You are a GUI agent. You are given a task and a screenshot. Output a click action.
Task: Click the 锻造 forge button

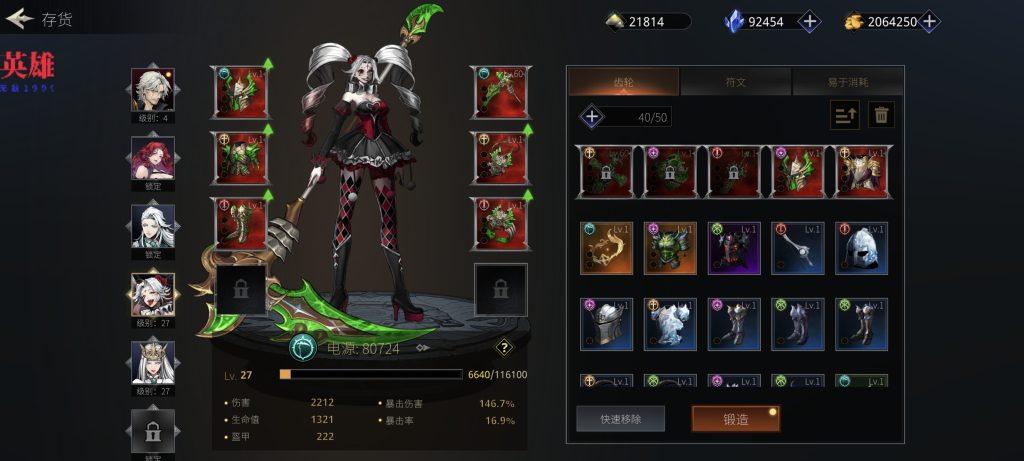(x=736, y=419)
